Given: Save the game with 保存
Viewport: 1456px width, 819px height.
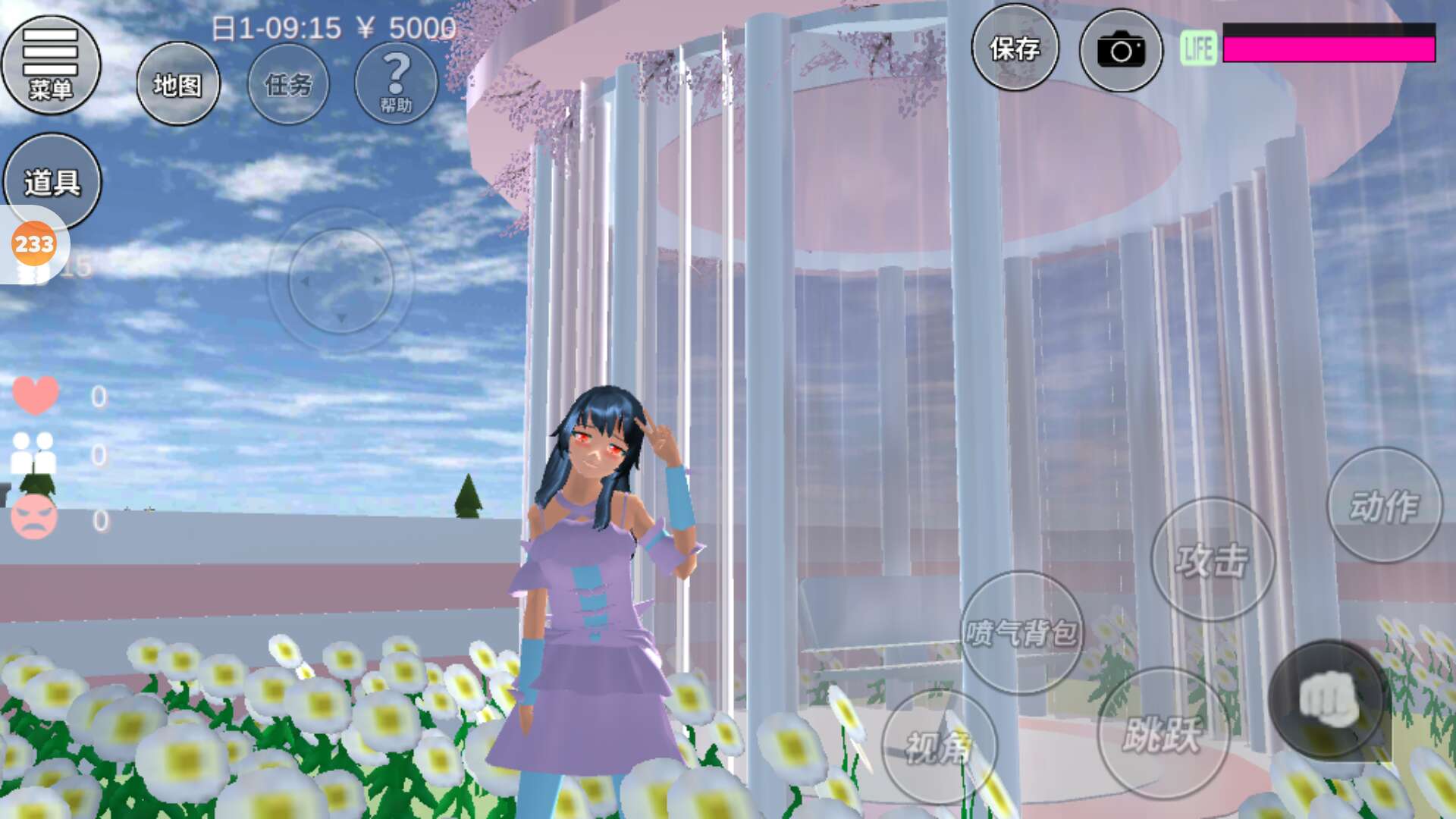Looking at the screenshot, I should 1015,49.
